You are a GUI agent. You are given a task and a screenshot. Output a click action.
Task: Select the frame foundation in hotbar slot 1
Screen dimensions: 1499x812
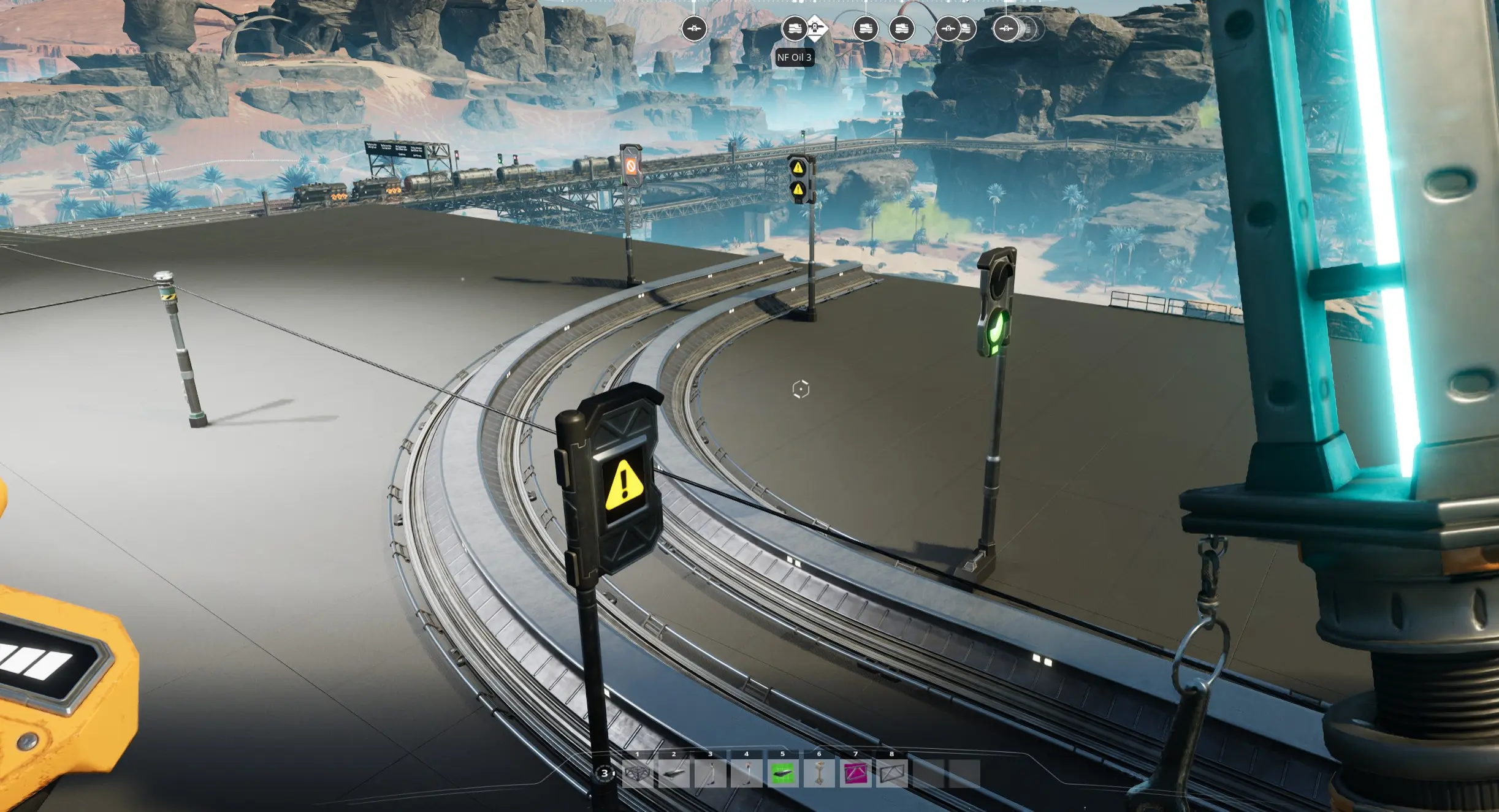click(638, 773)
